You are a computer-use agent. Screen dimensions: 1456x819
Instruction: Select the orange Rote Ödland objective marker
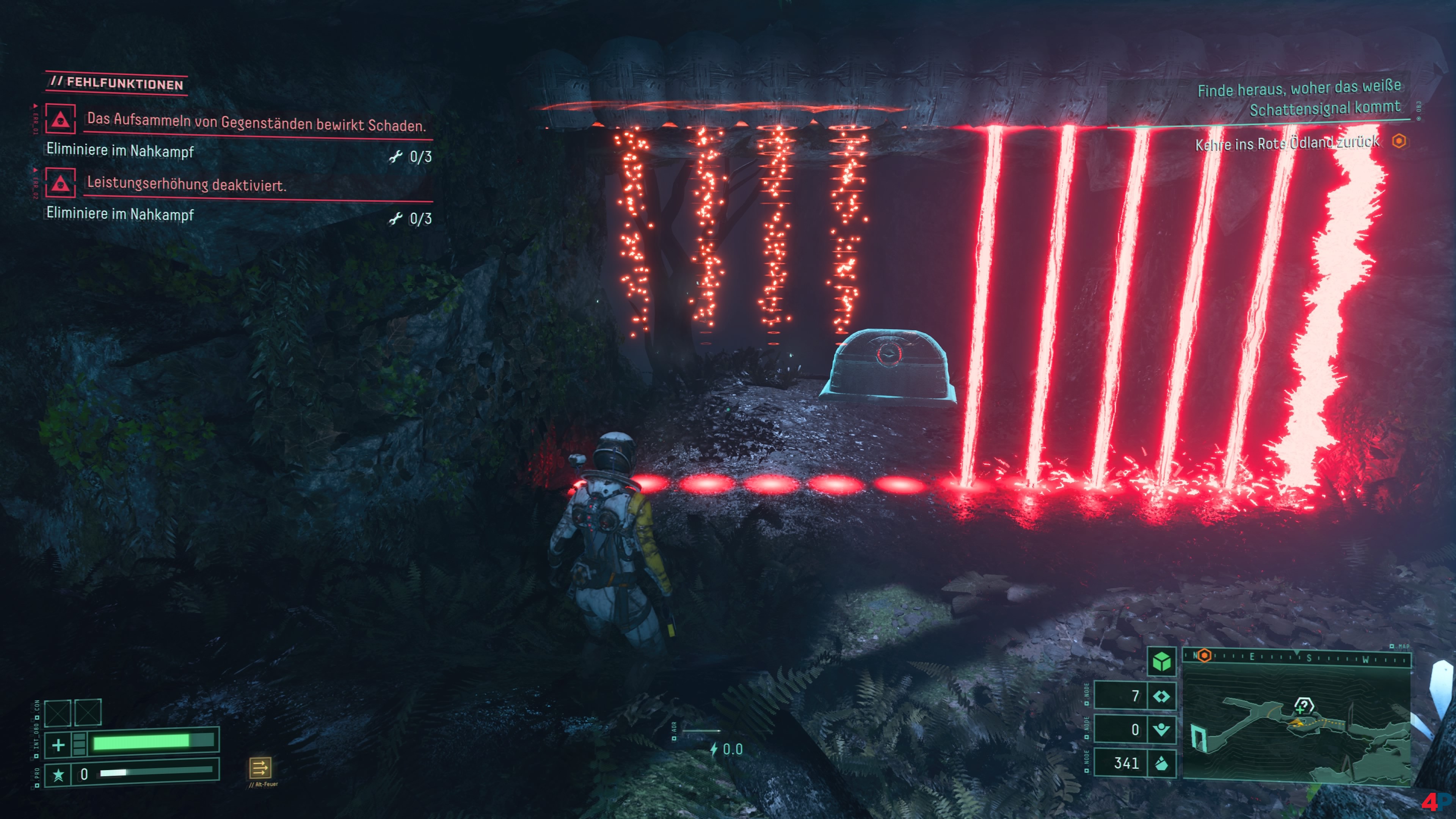[x=1399, y=141]
